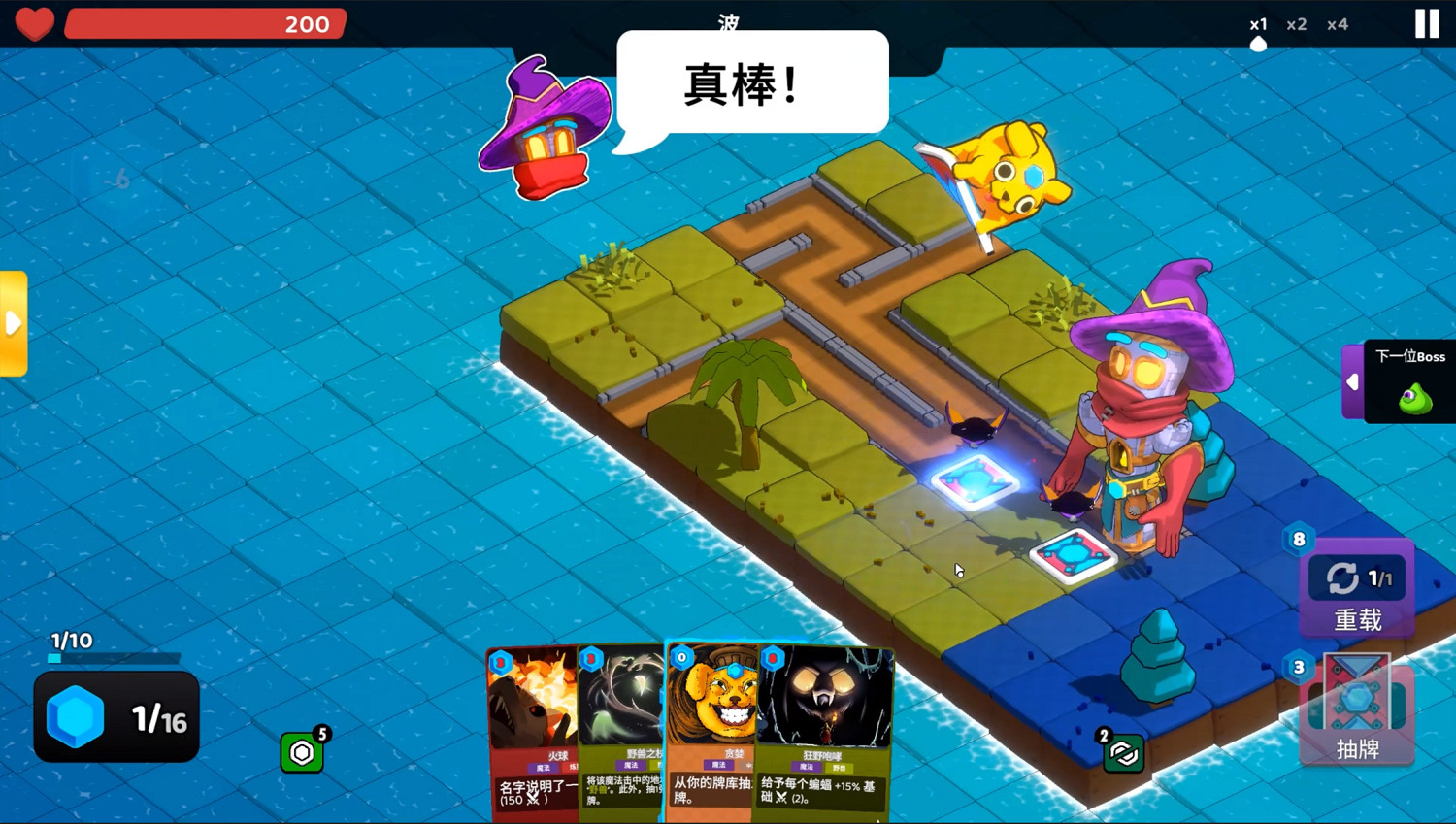Enable x1 game speed

click(x=1258, y=24)
